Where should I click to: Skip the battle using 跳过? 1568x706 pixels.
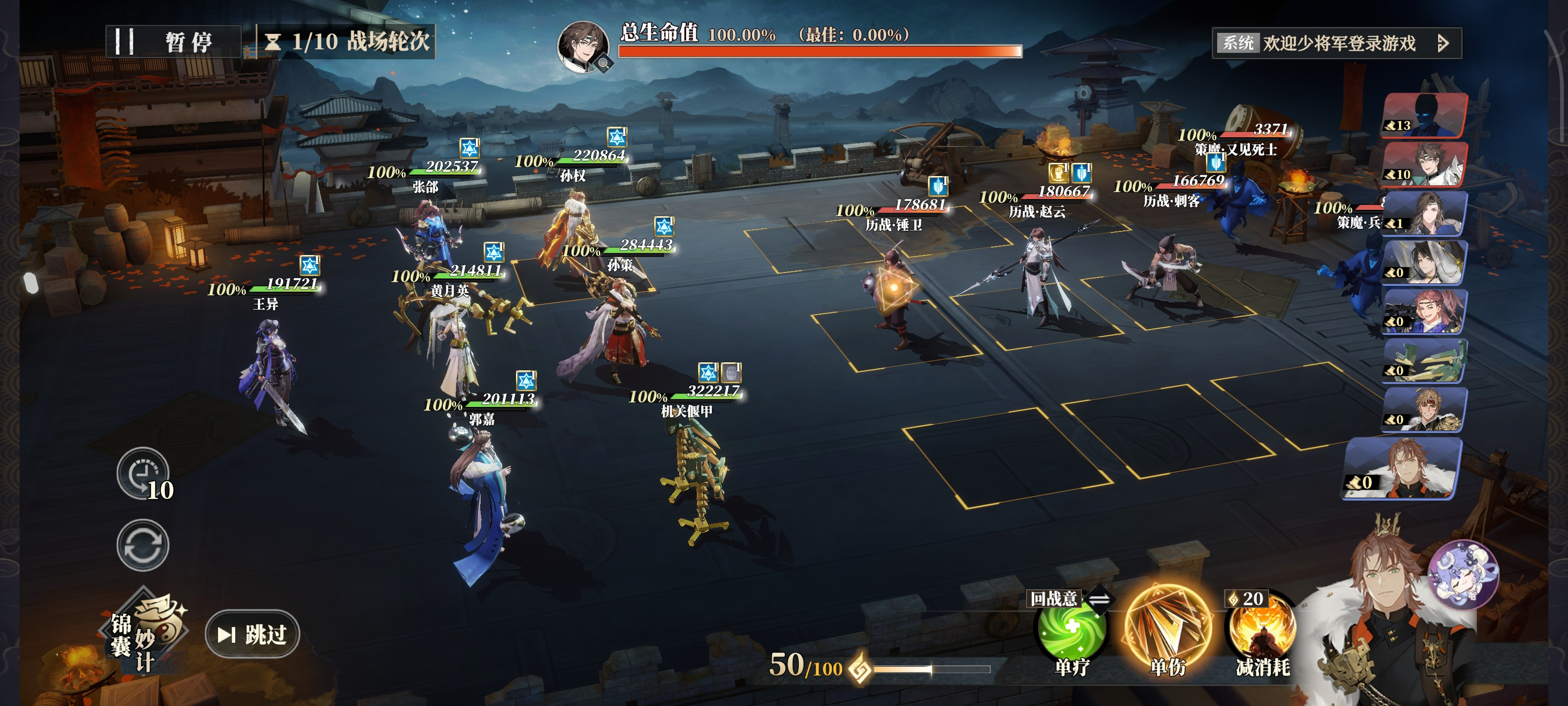tap(253, 634)
